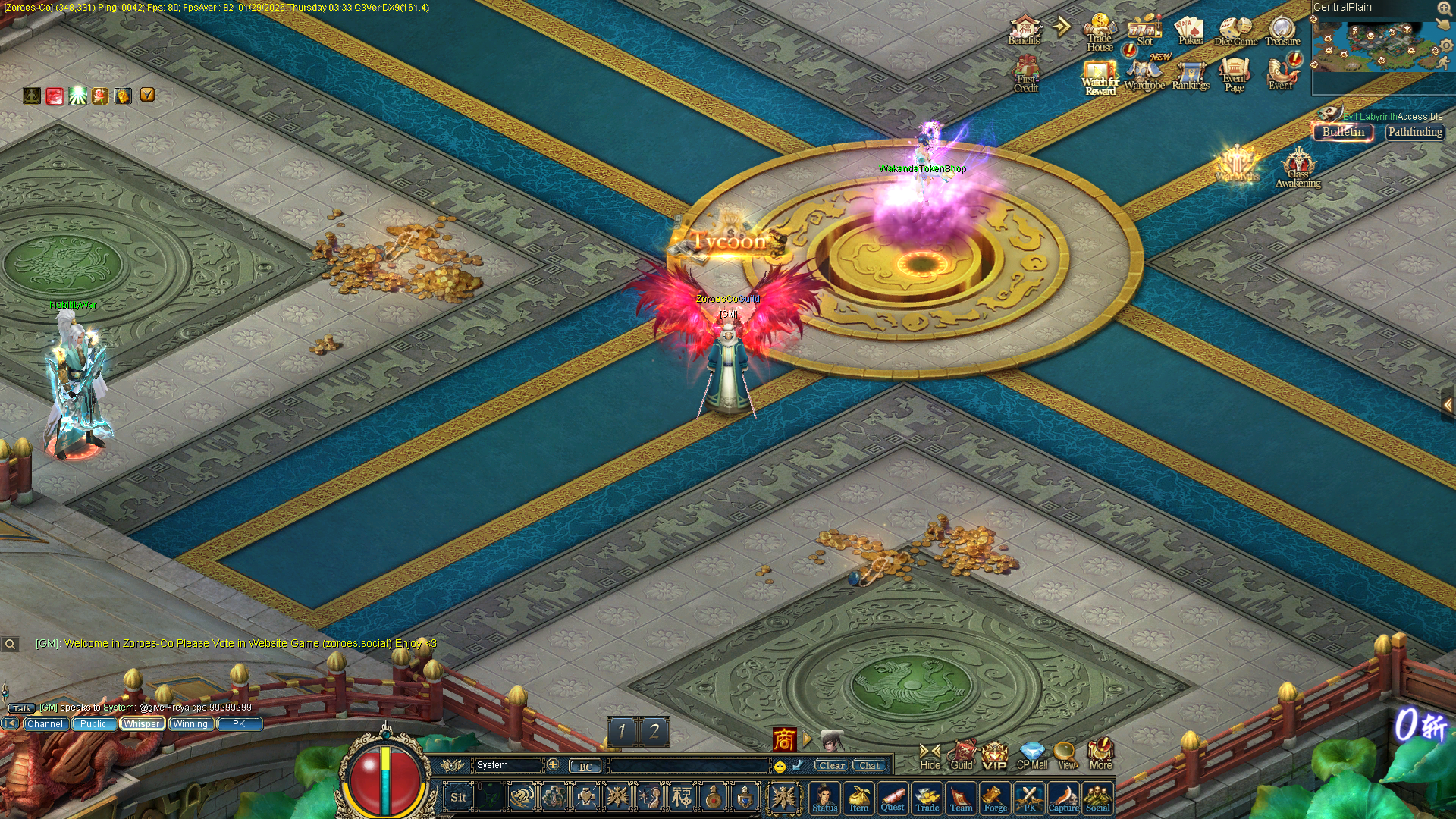Switch to the Whisper chat tab
The image size is (1456, 819).
point(142,724)
